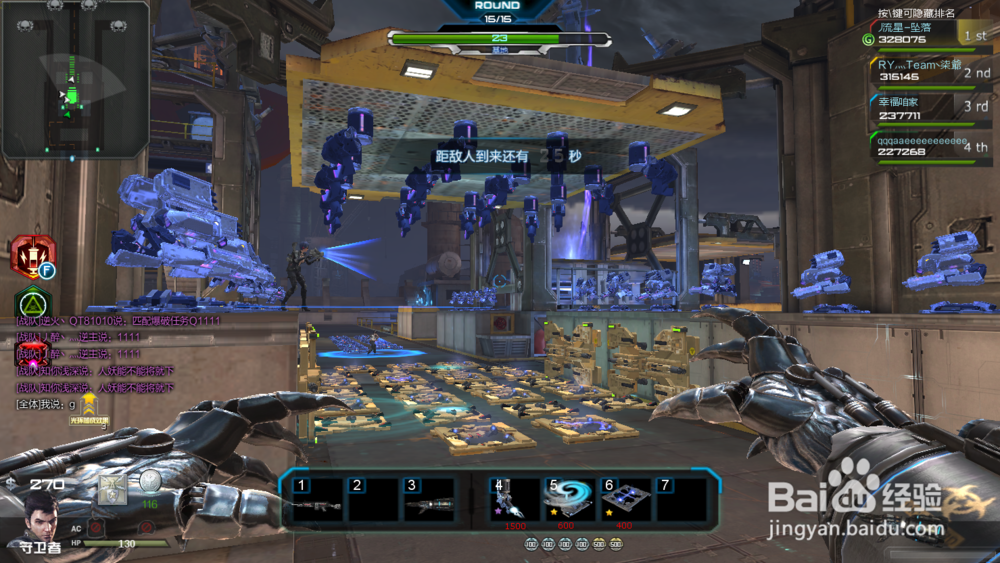Image resolution: width=1000 pixels, height=563 pixels.
Task: Select the 4th place qqqaaeee player row
Action: tap(927, 146)
